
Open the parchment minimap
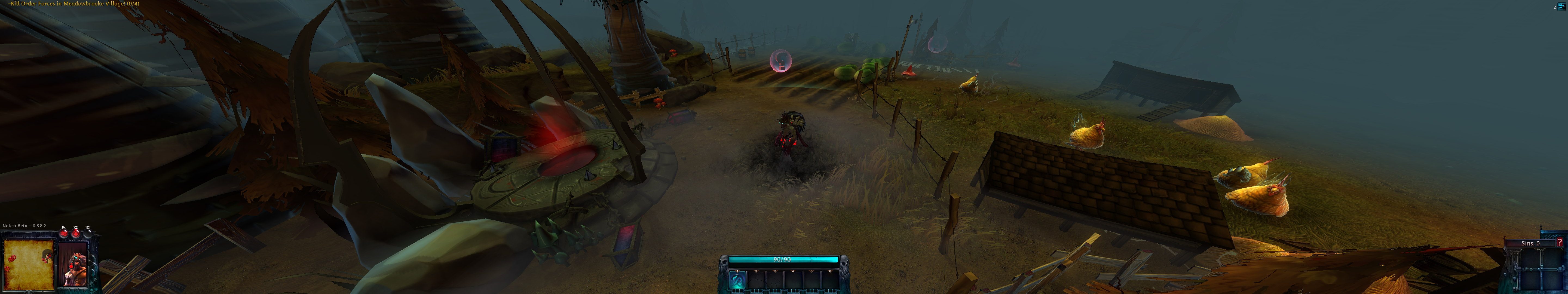(29, 265)
